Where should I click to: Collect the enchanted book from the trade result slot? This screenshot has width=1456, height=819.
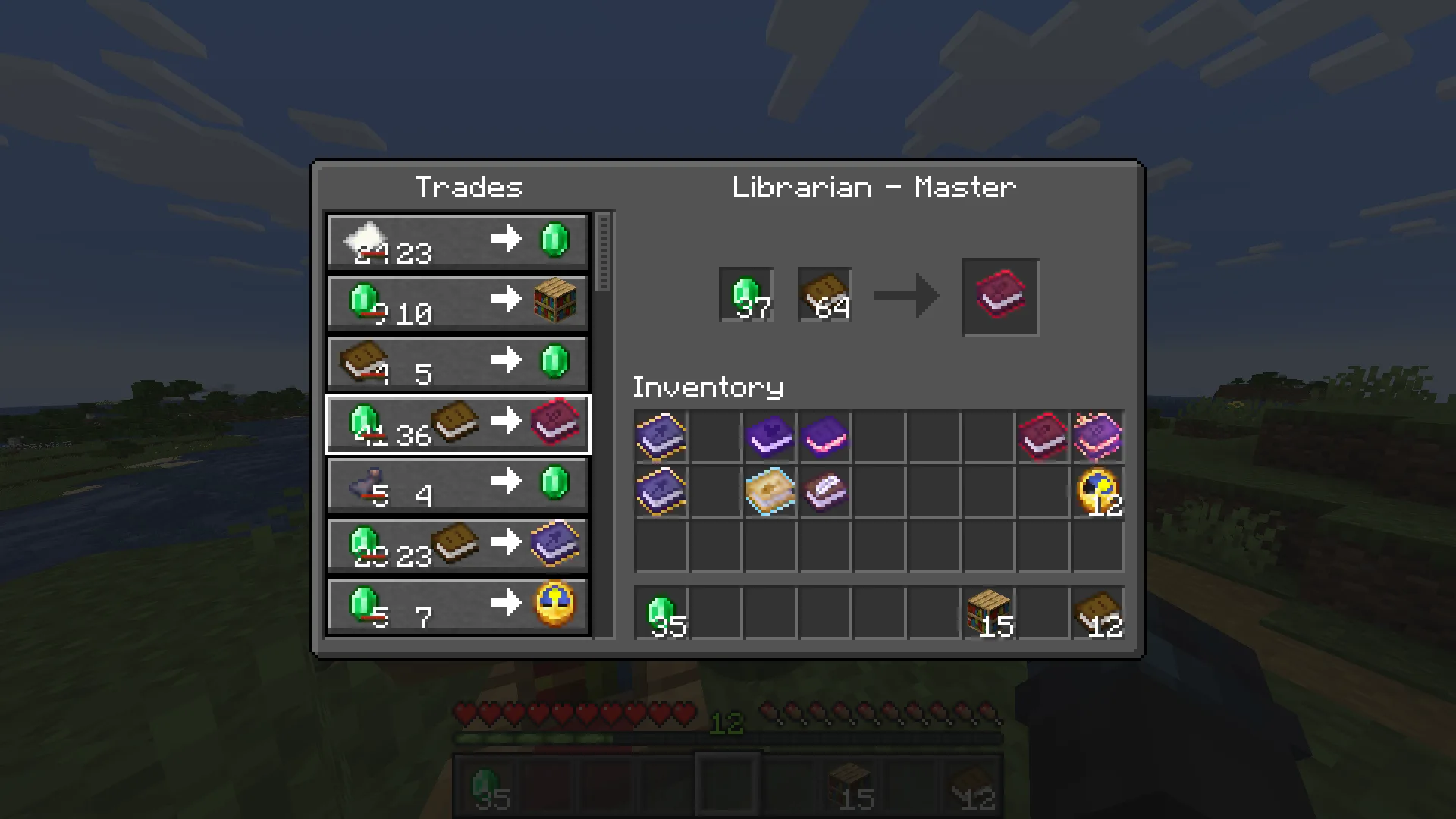999,296
